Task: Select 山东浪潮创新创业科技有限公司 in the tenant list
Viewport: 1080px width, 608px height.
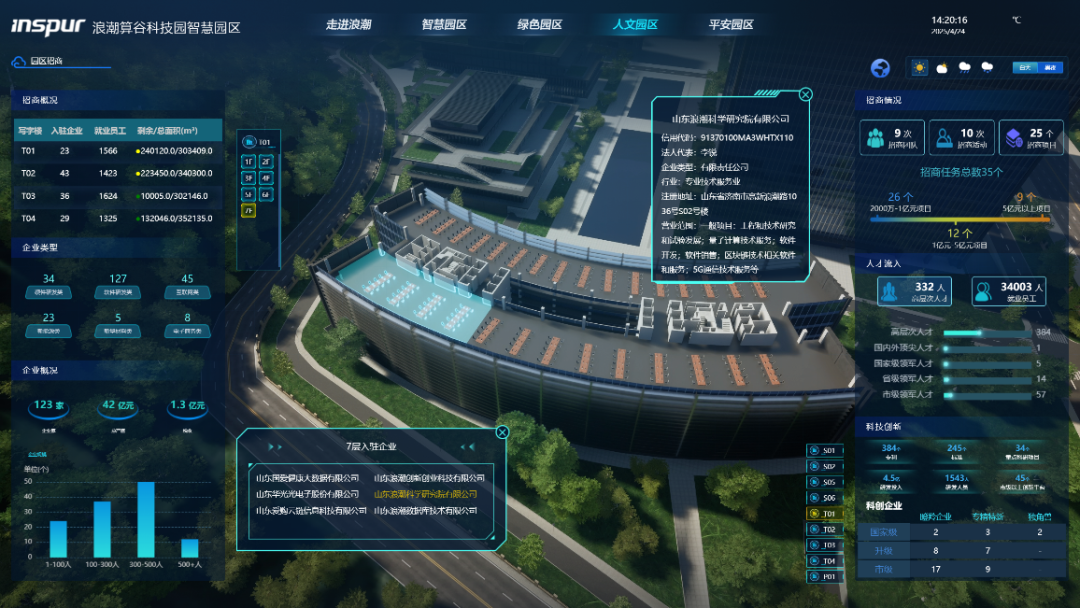Action: click(x=428, y=478)
